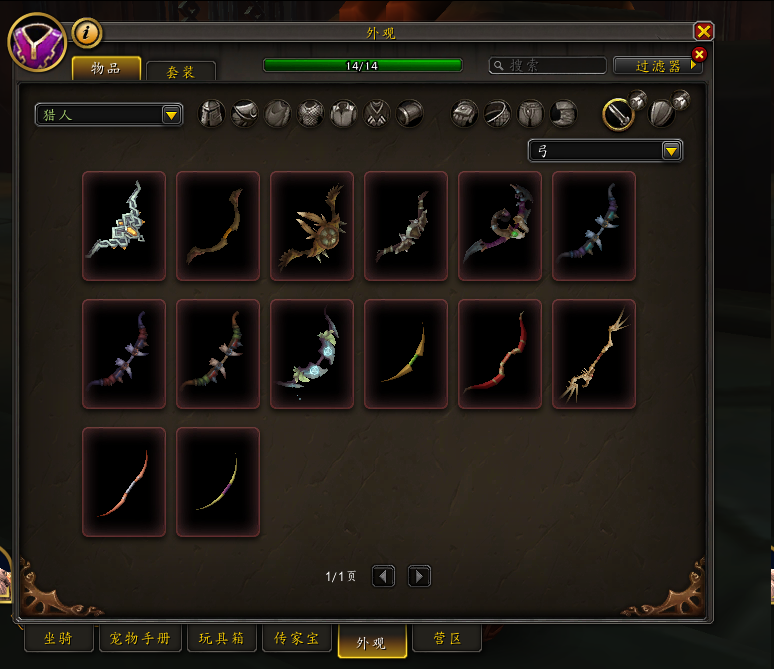Pick the spider-shaped bow appearance
Screen dimensions: 774x669
click(312, 226)
